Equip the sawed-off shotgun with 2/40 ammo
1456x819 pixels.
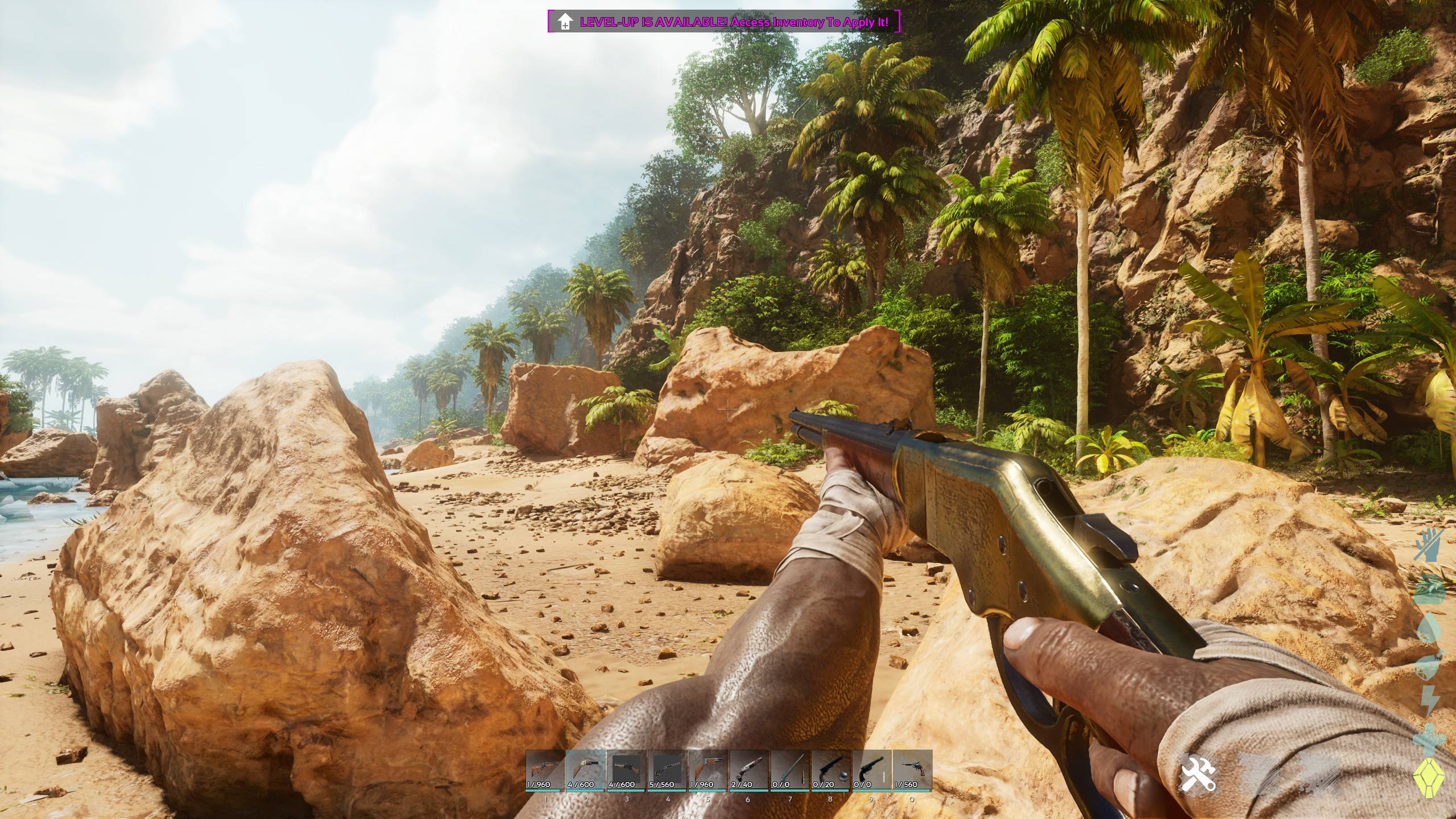click(x=749, y=770)
